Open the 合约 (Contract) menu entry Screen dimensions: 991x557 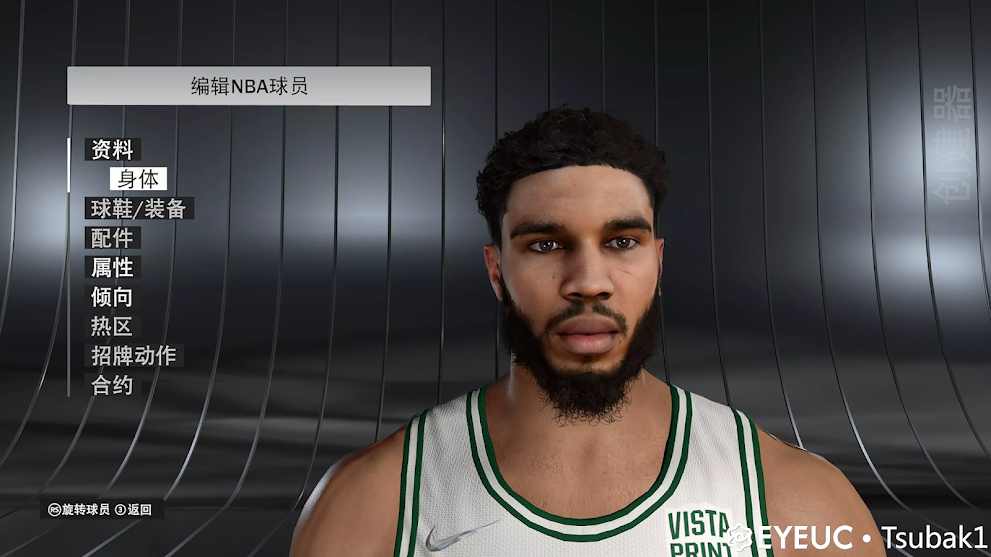click(x=112, y=385)
